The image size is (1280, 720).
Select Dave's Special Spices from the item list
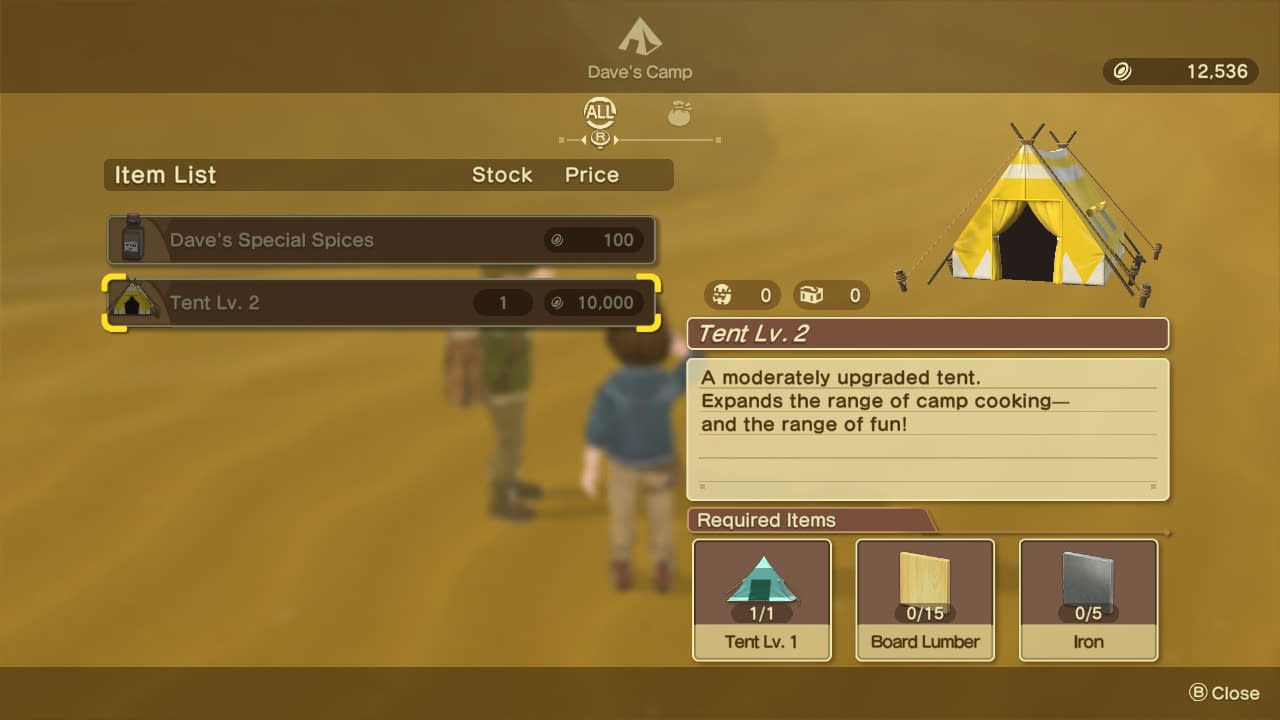(x=381, y=240)
